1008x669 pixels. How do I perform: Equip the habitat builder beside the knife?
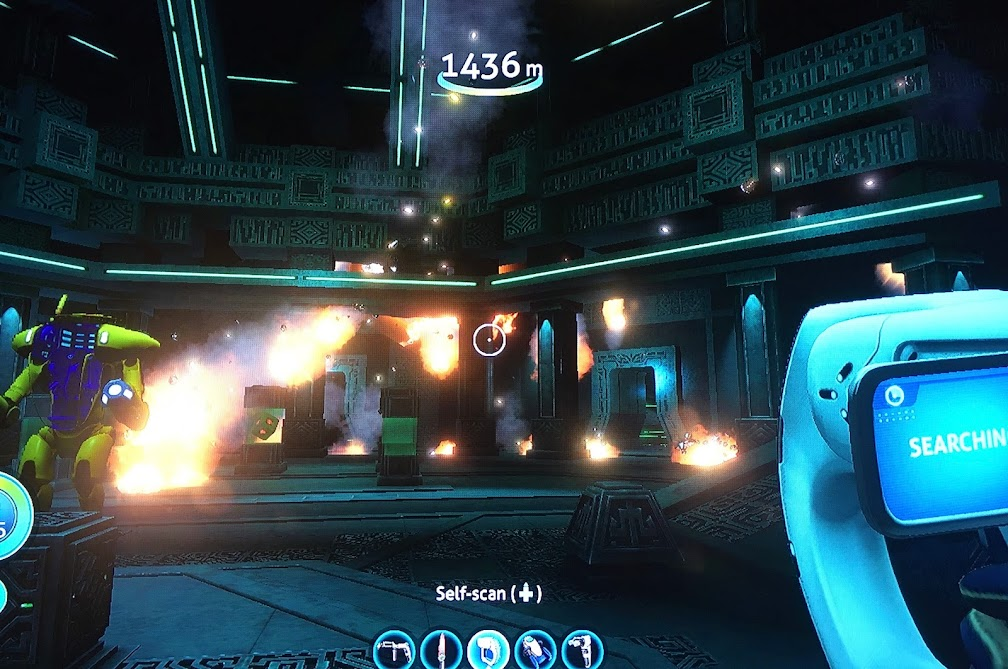click(394, 649)
